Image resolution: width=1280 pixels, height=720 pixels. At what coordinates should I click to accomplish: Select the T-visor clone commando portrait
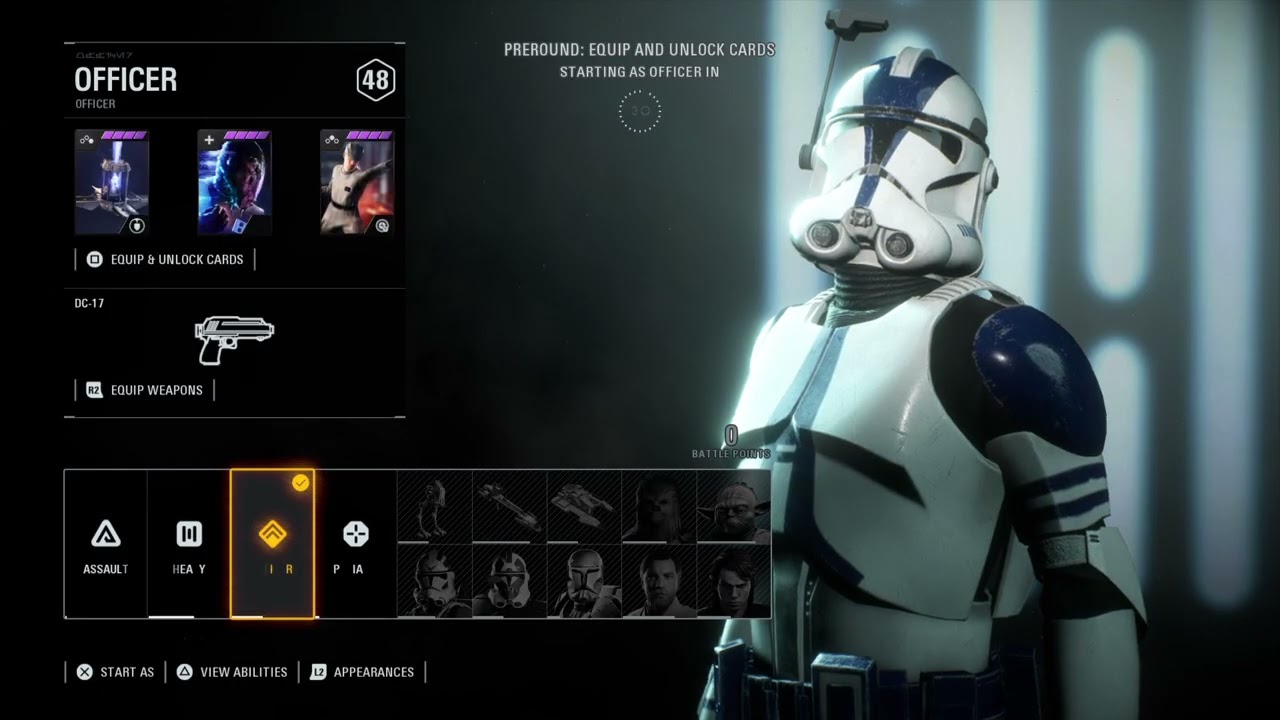point(585,581)
